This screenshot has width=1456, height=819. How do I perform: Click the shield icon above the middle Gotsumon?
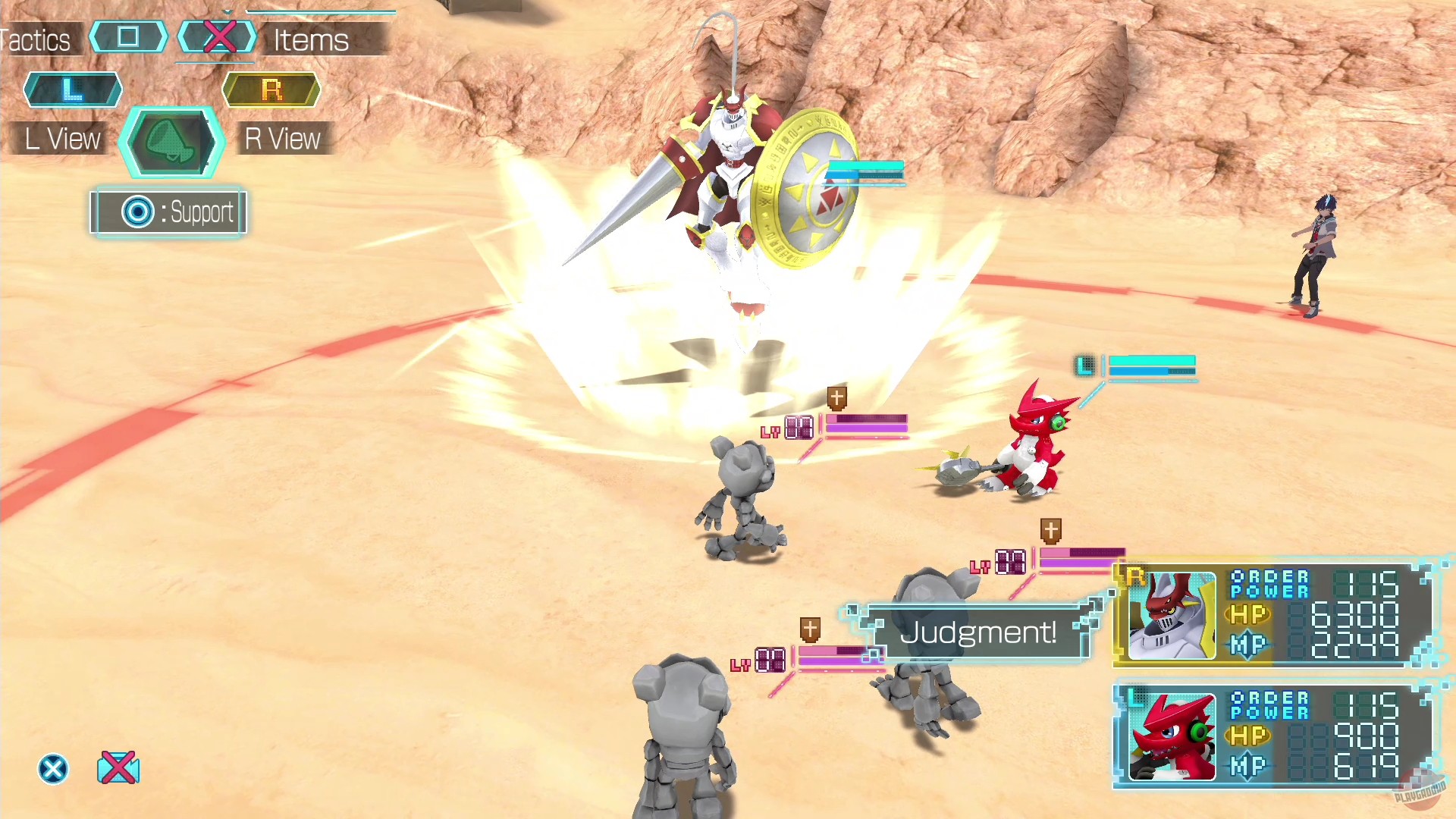[x=1050, y=531]
